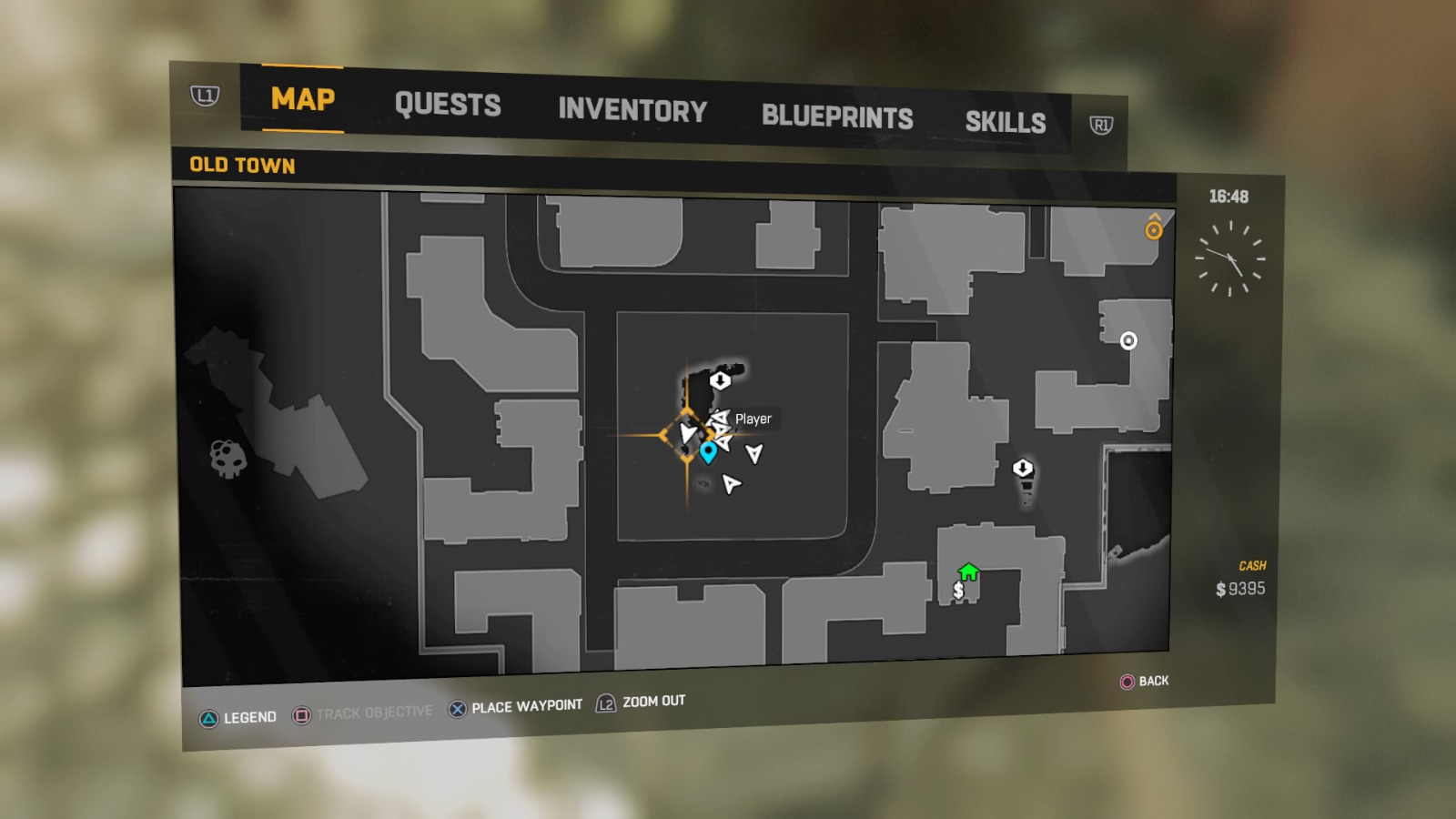The image size is (1456, 819).
Task: Open the INVENTORY tab
Action: tap(633, 111)
